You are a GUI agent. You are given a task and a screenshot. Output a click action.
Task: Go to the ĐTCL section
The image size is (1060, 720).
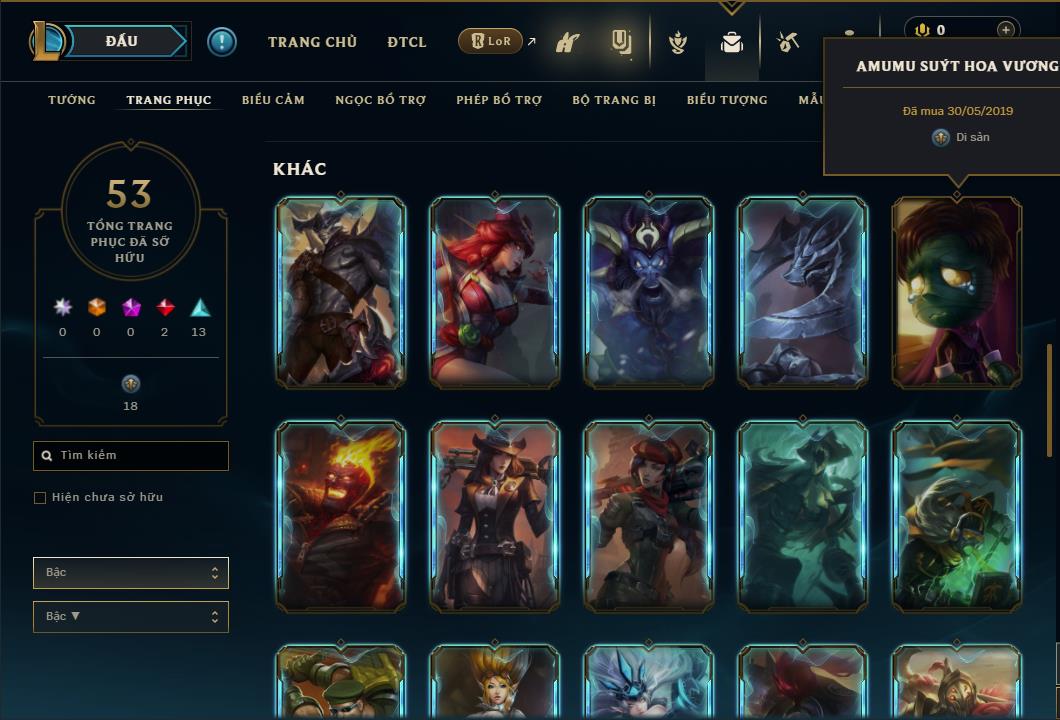point(406,42)
